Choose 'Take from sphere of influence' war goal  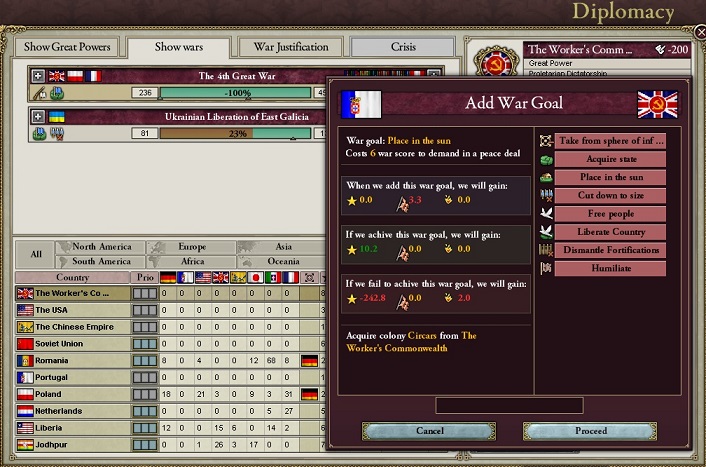pyautogui.click(x=611, y=141)
